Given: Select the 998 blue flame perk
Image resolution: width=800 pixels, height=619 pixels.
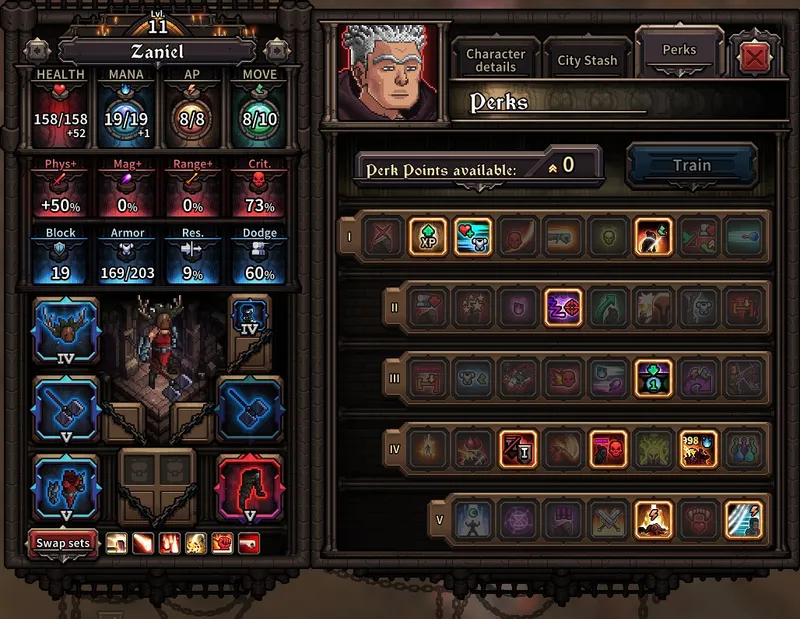Looking at the screenshot, I should (698, 449).
